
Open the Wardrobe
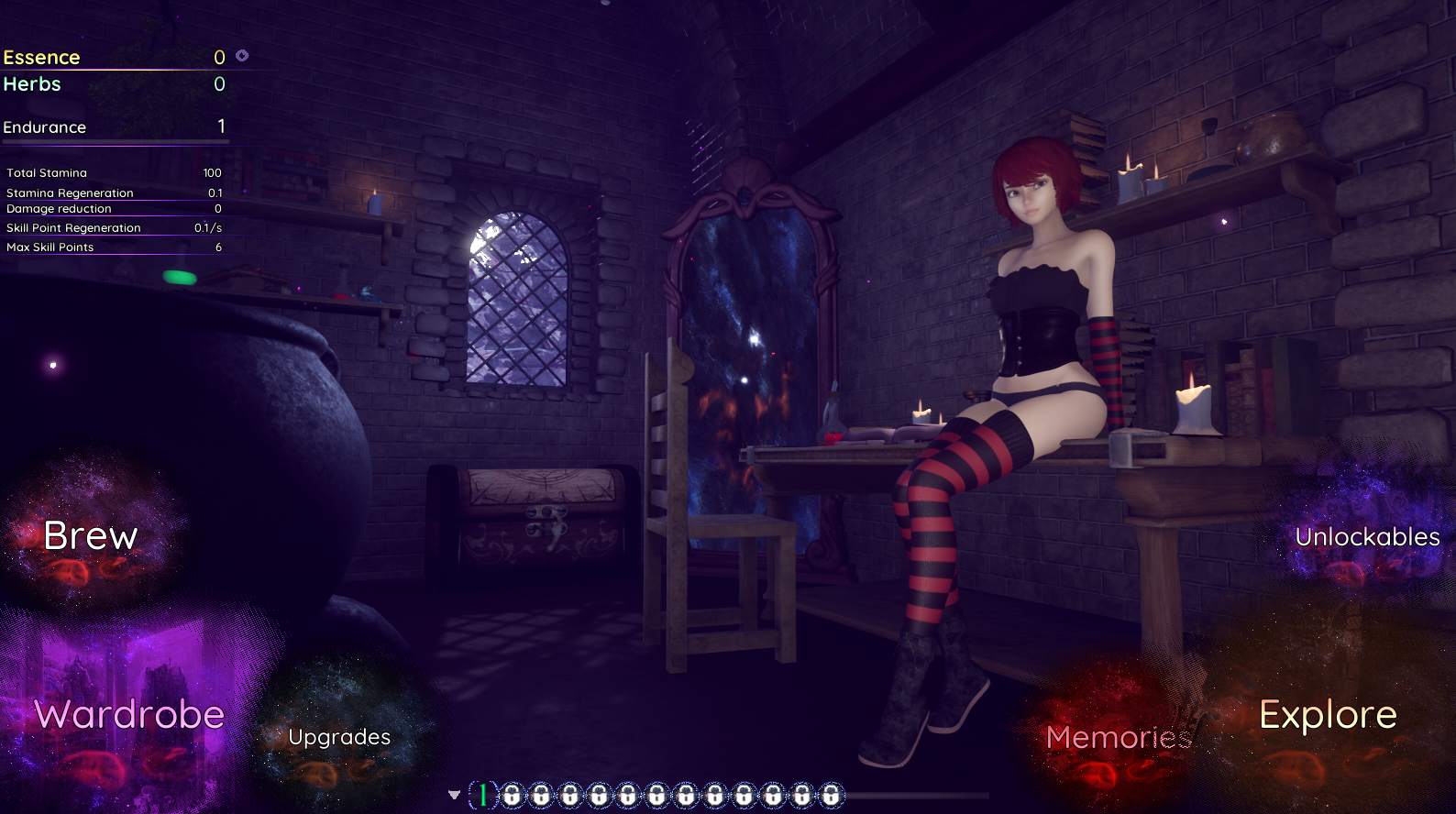pyautogui.click(x=129, y=715)
